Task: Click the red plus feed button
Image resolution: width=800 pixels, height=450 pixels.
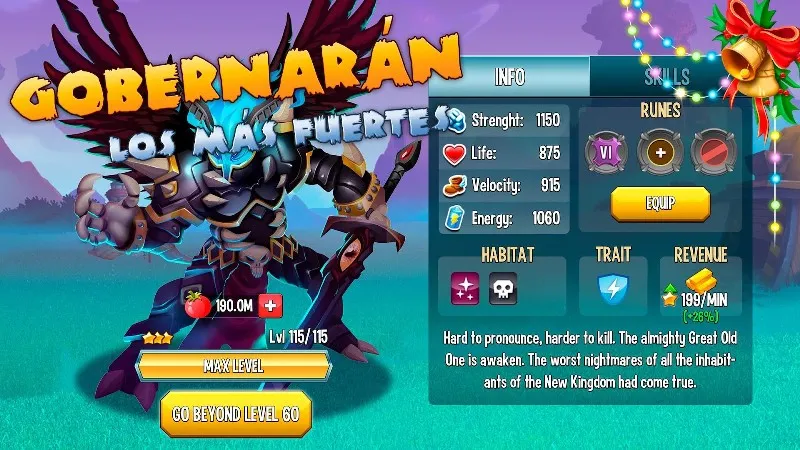Action: coord(270,305)
